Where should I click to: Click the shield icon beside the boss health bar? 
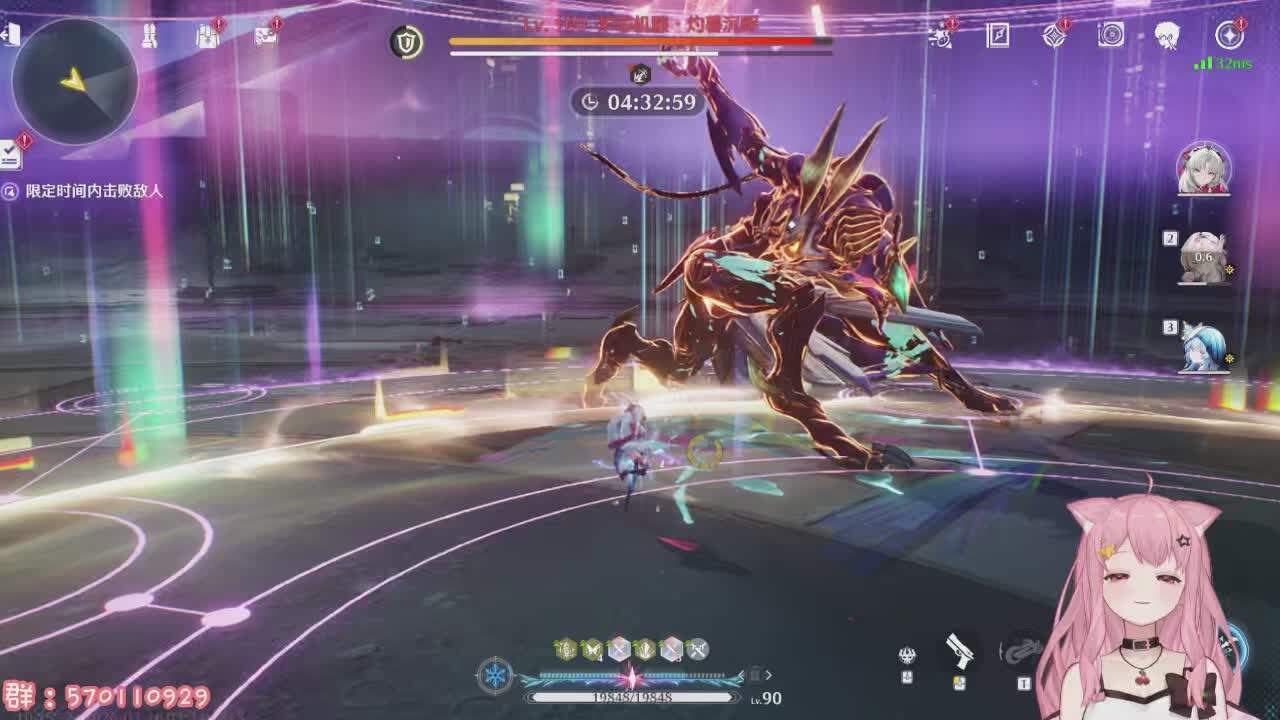[406, 42]
